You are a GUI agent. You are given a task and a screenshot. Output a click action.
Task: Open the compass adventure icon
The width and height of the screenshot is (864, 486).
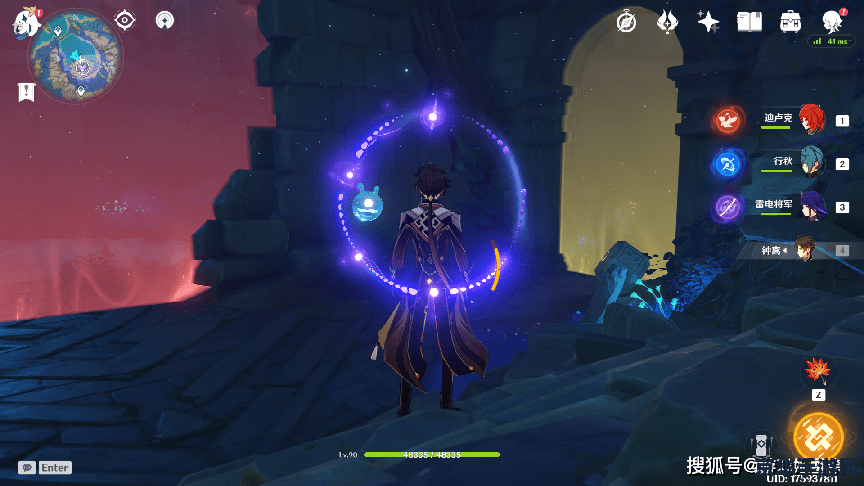click(x=627, y=21)
